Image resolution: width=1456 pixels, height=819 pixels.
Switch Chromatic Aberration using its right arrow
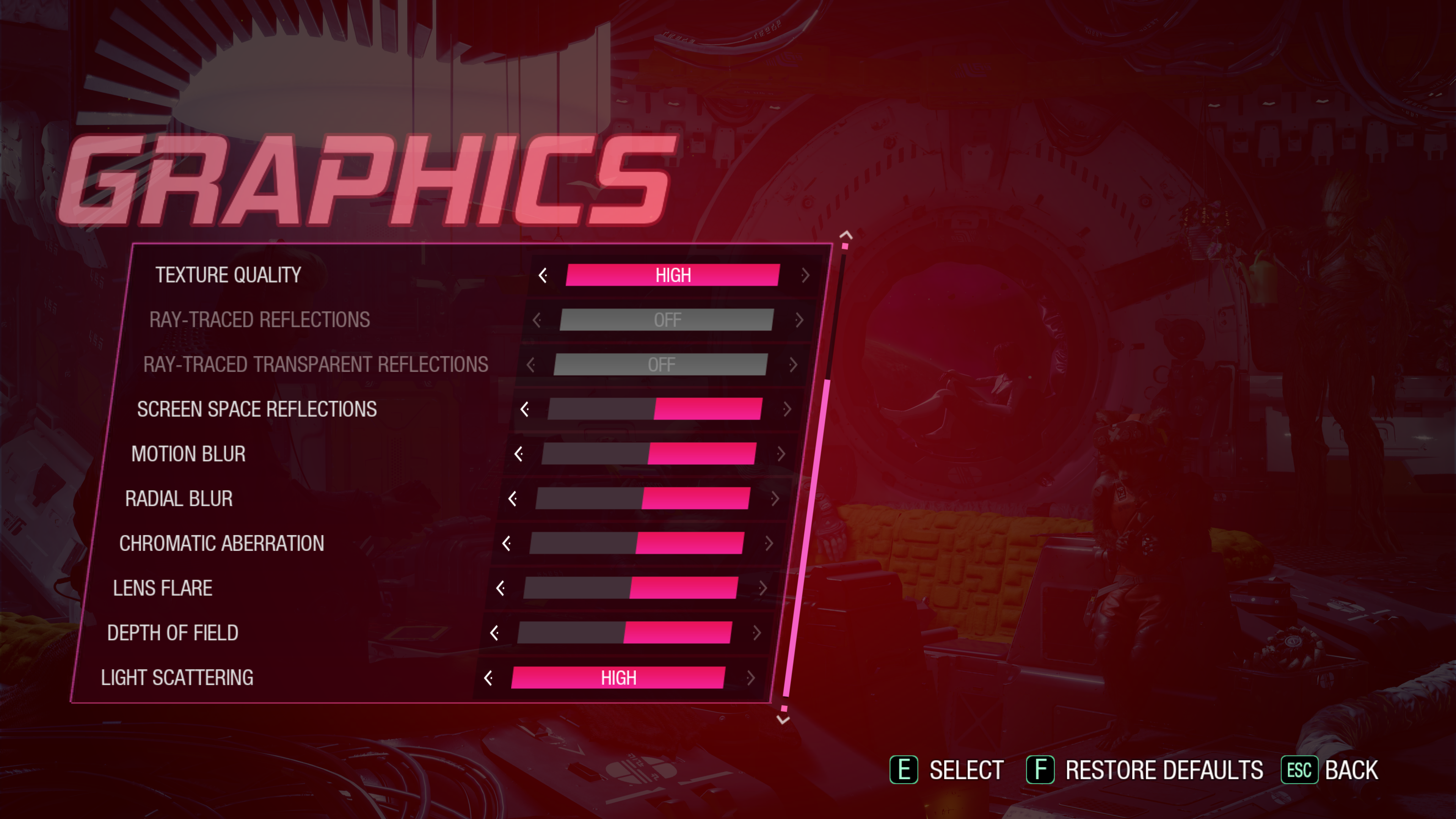tap(769, 543)
